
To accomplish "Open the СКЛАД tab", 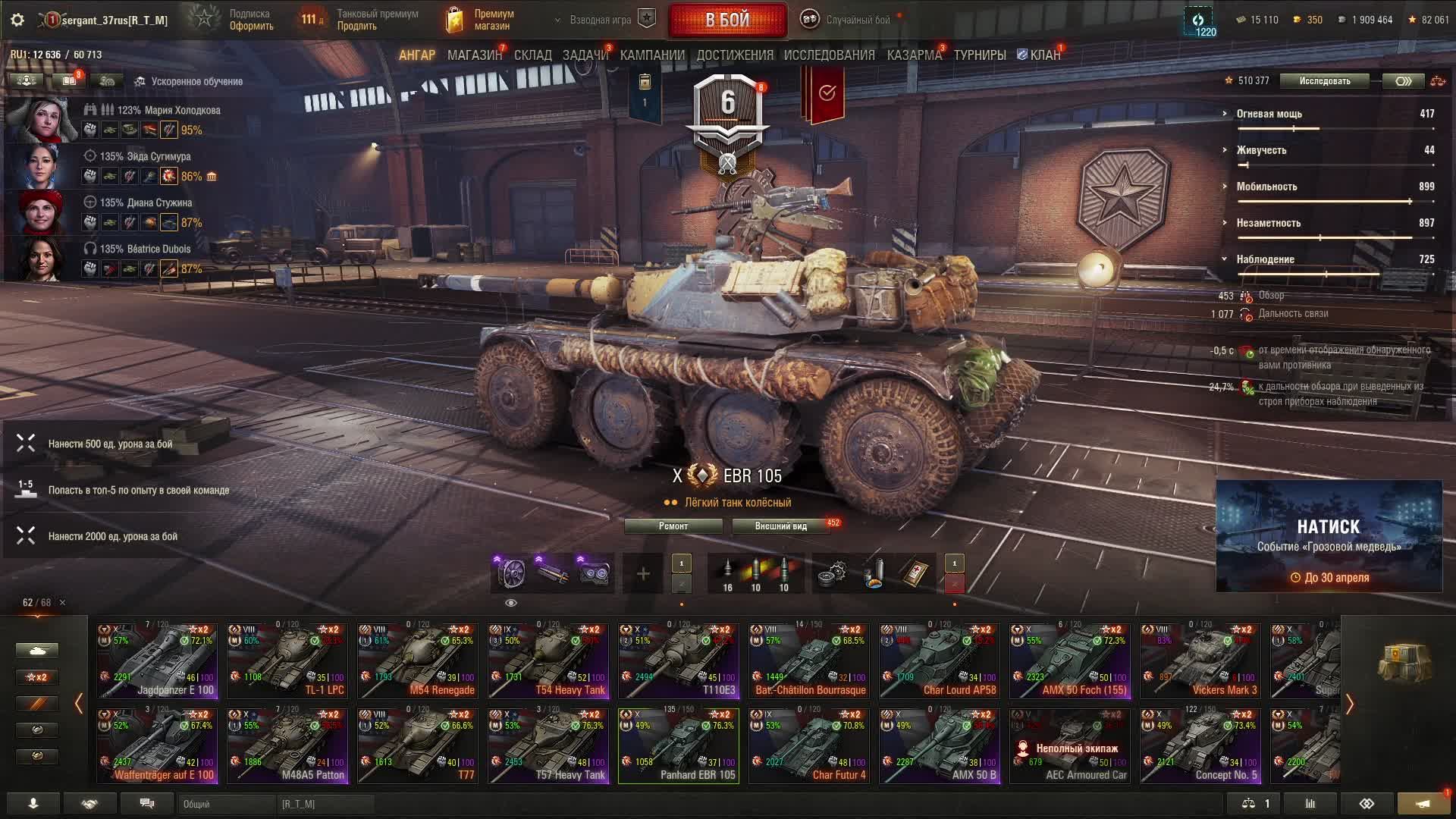I will [532, 55].
